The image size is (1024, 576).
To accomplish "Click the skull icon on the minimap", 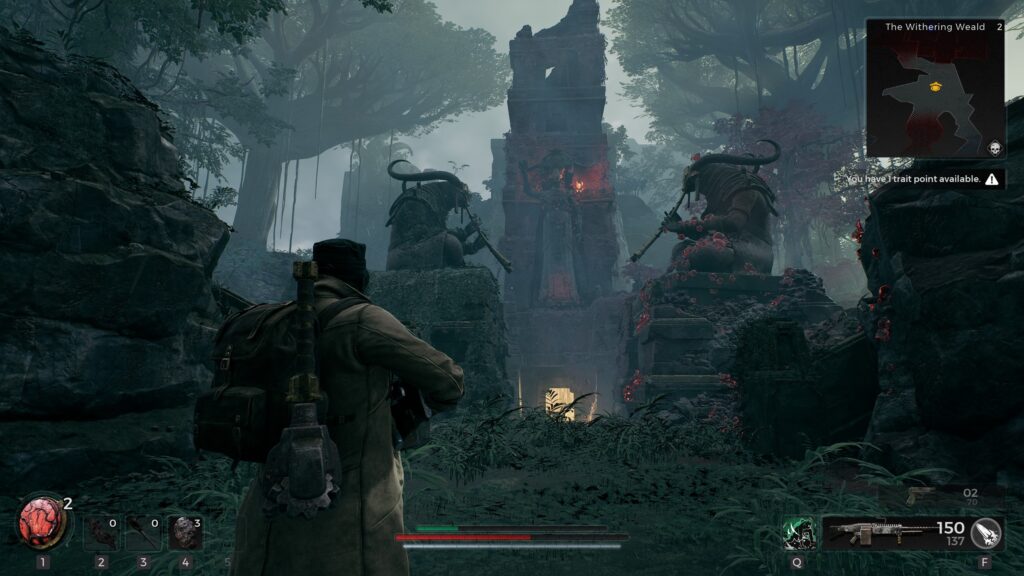I will (x=995, y=148).
